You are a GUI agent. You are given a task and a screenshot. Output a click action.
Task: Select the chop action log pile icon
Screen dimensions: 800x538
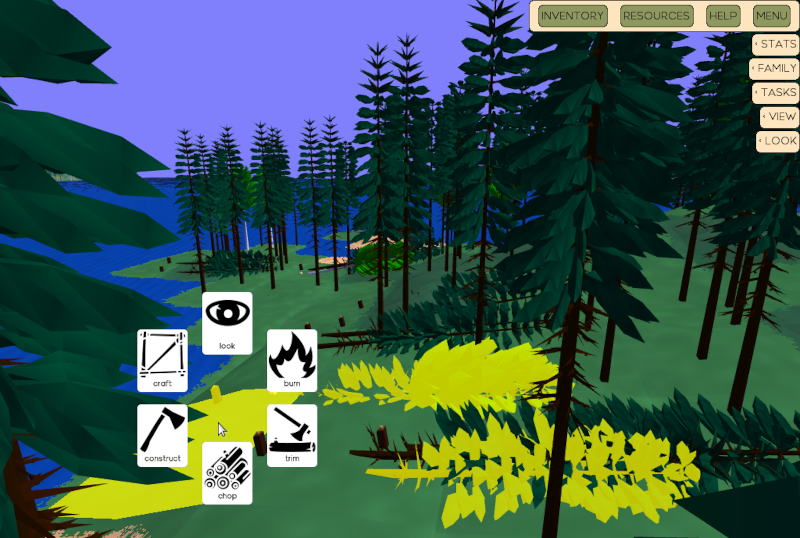click(227, 473)
